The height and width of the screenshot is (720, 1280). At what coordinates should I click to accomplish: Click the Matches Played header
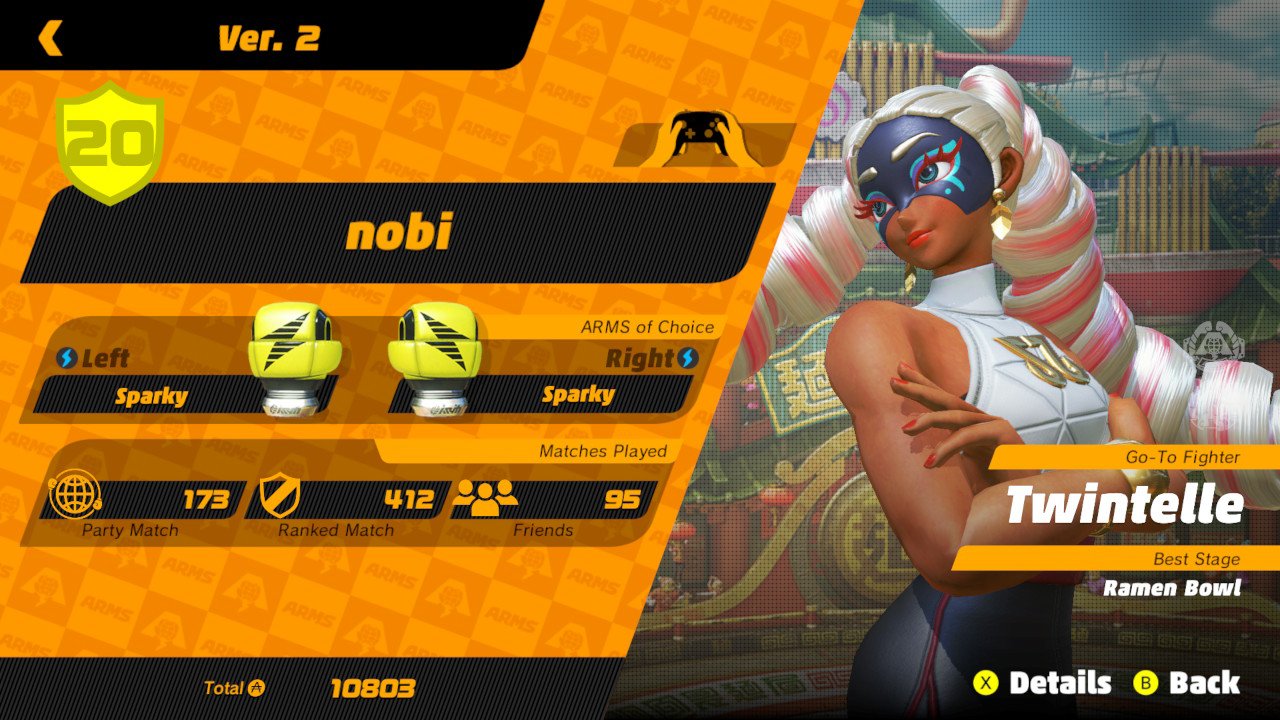(x=605, y=451)
